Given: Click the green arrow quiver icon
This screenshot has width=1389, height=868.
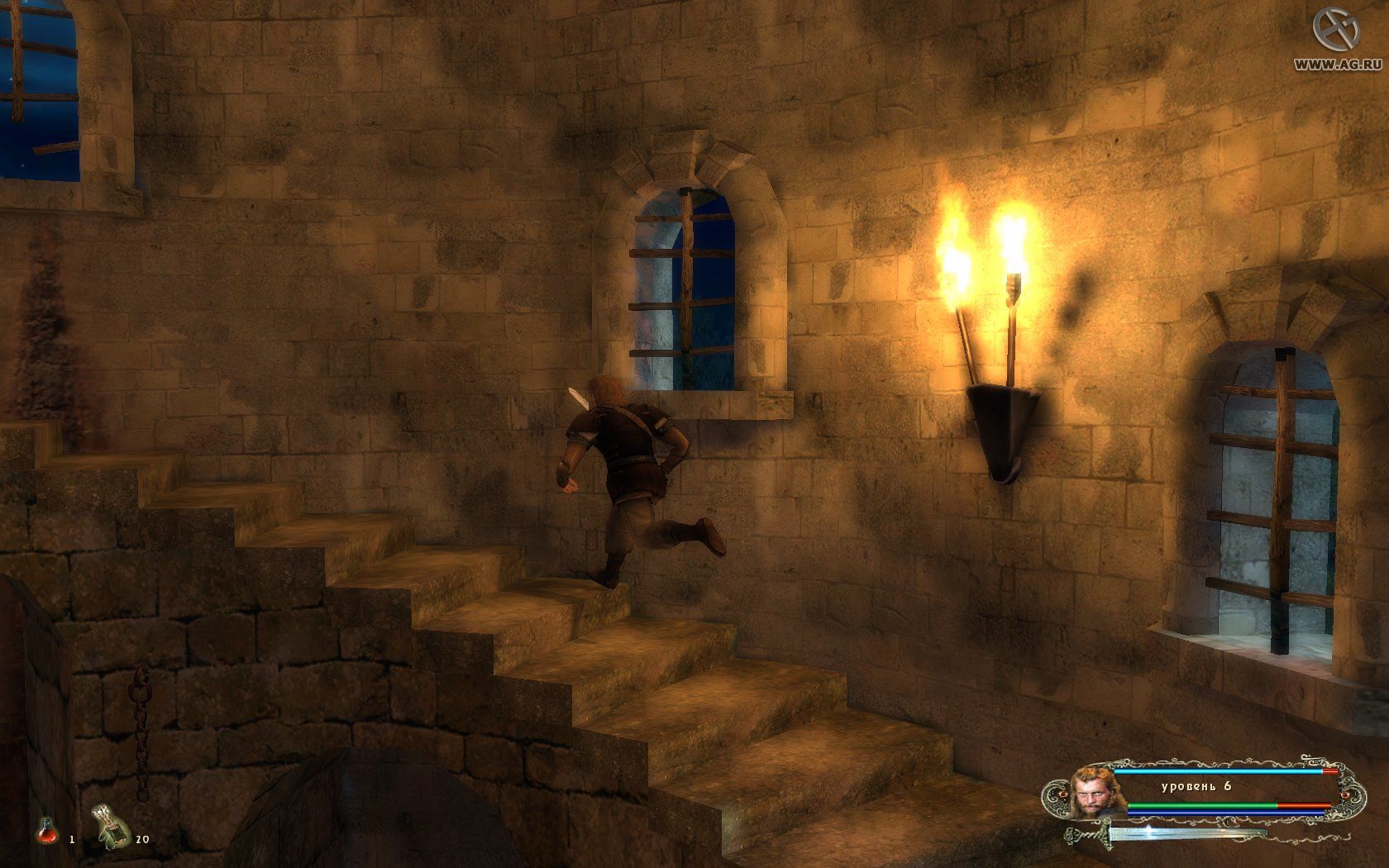Looking at the screenshot, I should point(112,826).
